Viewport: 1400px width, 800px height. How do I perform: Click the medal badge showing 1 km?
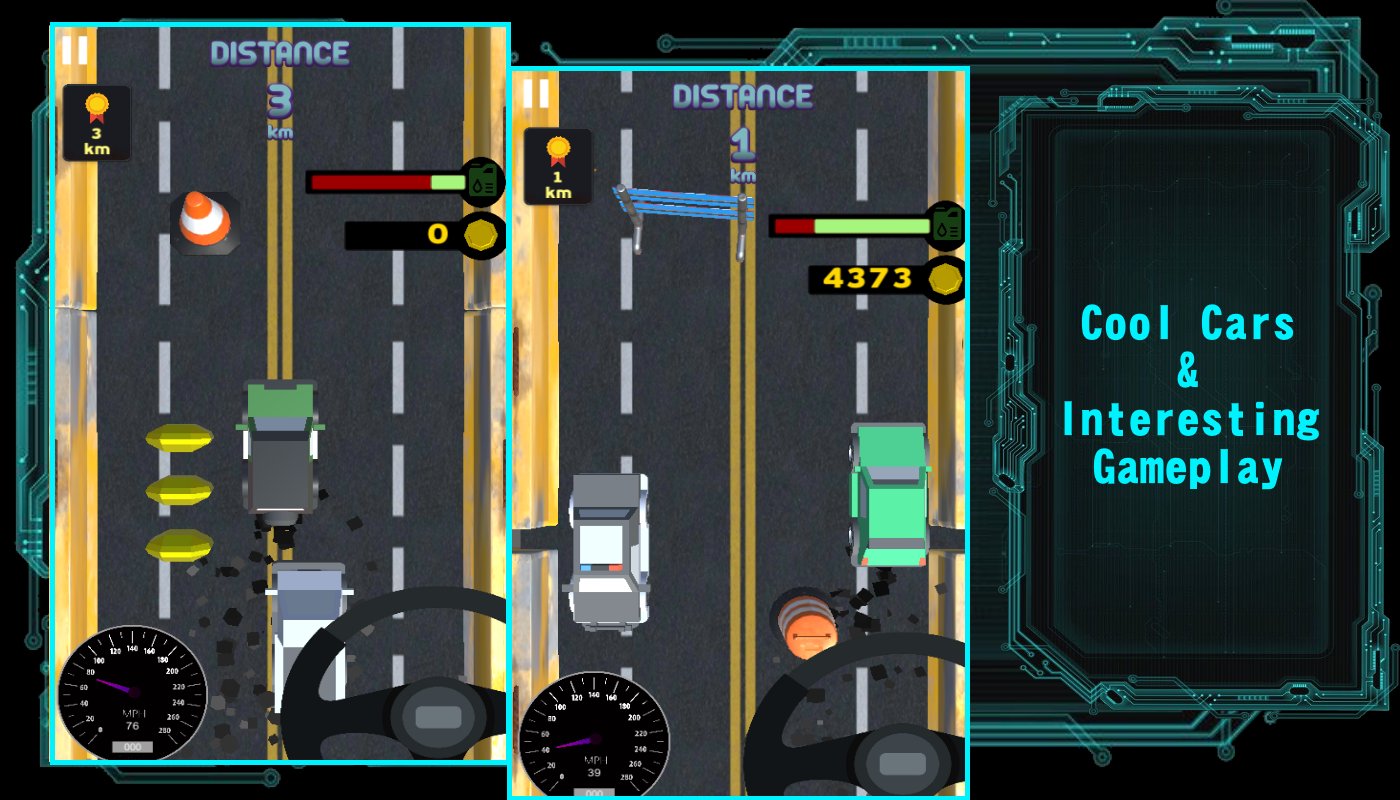[x=557, y=168]
